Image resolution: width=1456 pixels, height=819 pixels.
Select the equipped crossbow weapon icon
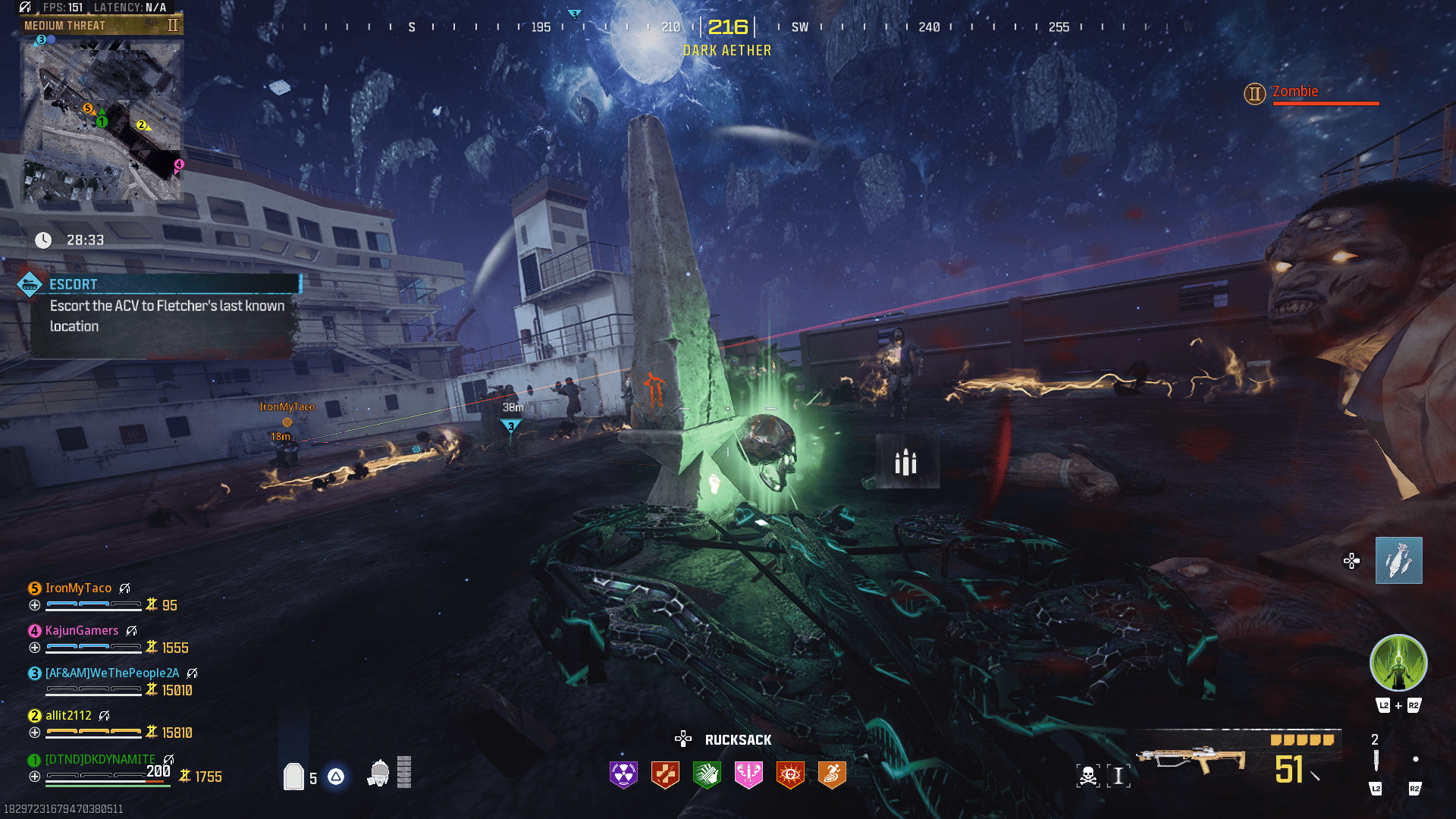click(1190, 760)
